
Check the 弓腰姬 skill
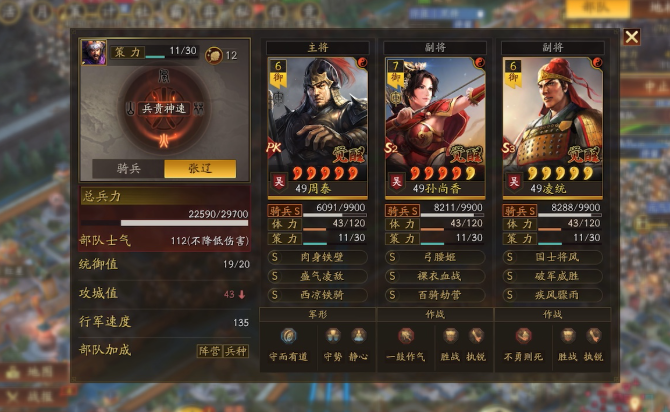pyautogui.click(x=436, y=257)
